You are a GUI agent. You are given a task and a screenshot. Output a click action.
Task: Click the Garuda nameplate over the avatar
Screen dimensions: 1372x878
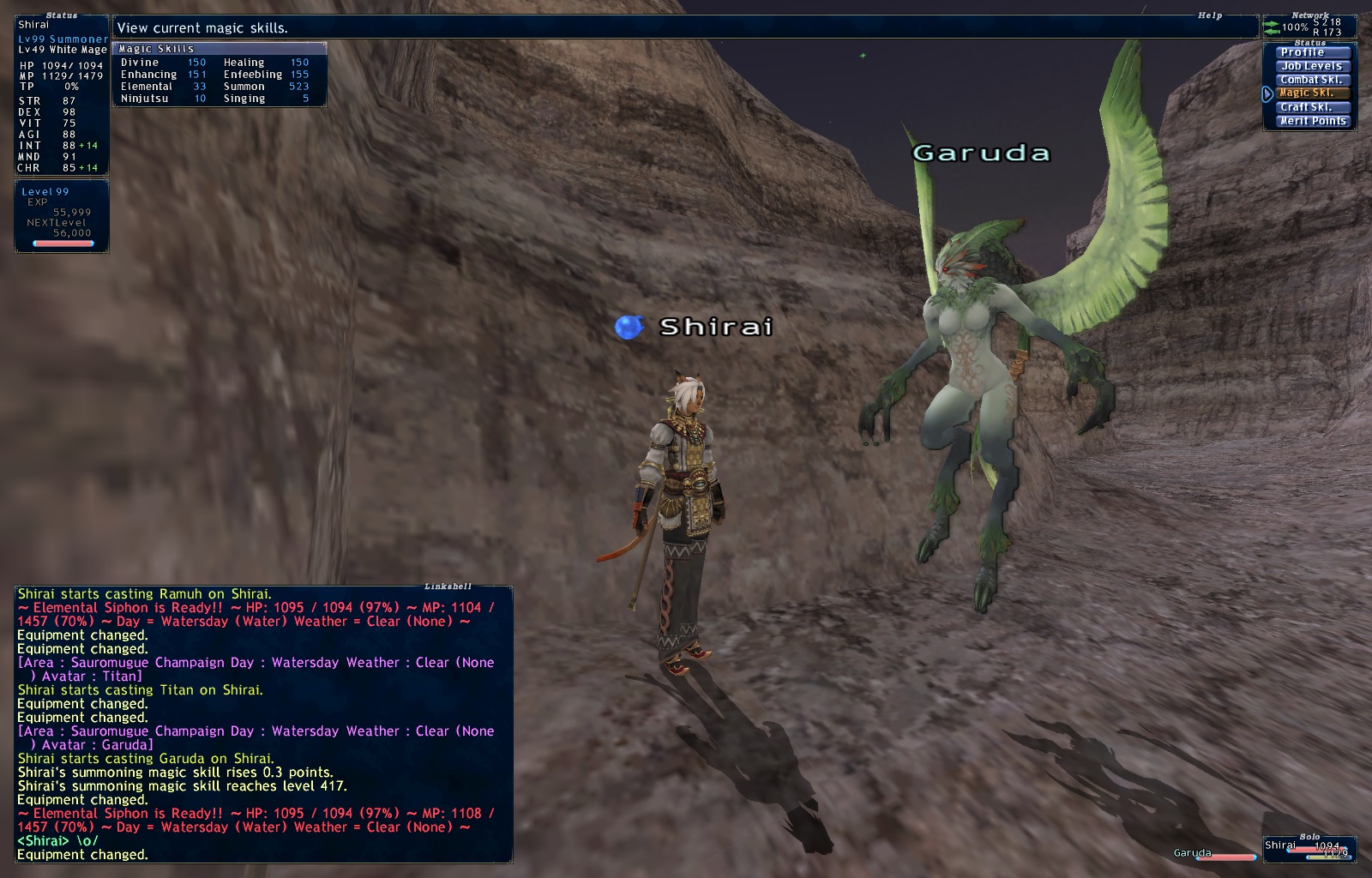(980, 153)
